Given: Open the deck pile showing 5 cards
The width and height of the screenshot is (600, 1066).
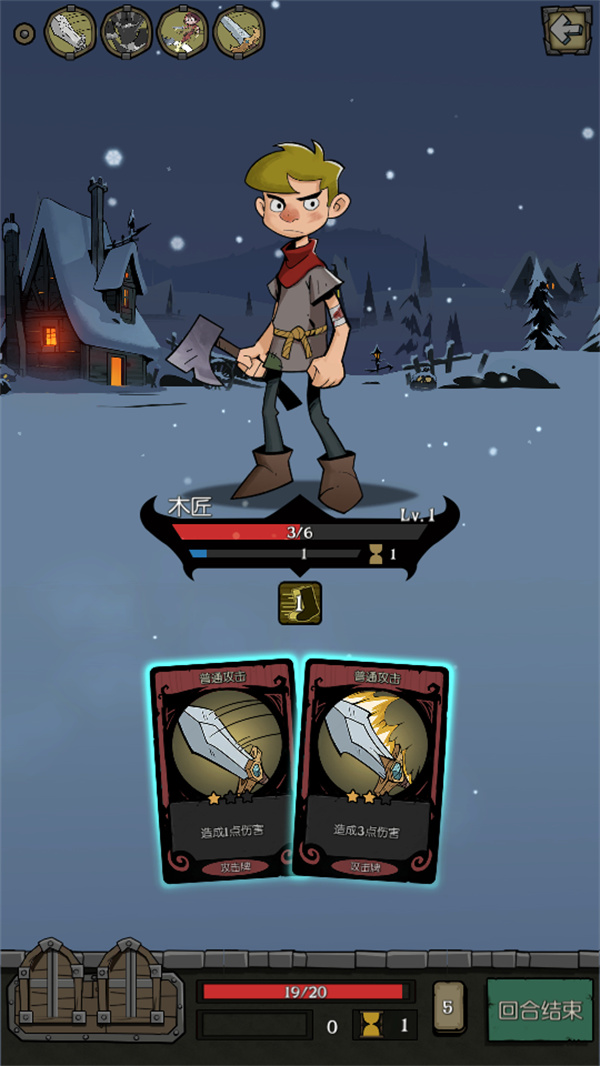Looking at the screenshot, I should pos(447,1008).
